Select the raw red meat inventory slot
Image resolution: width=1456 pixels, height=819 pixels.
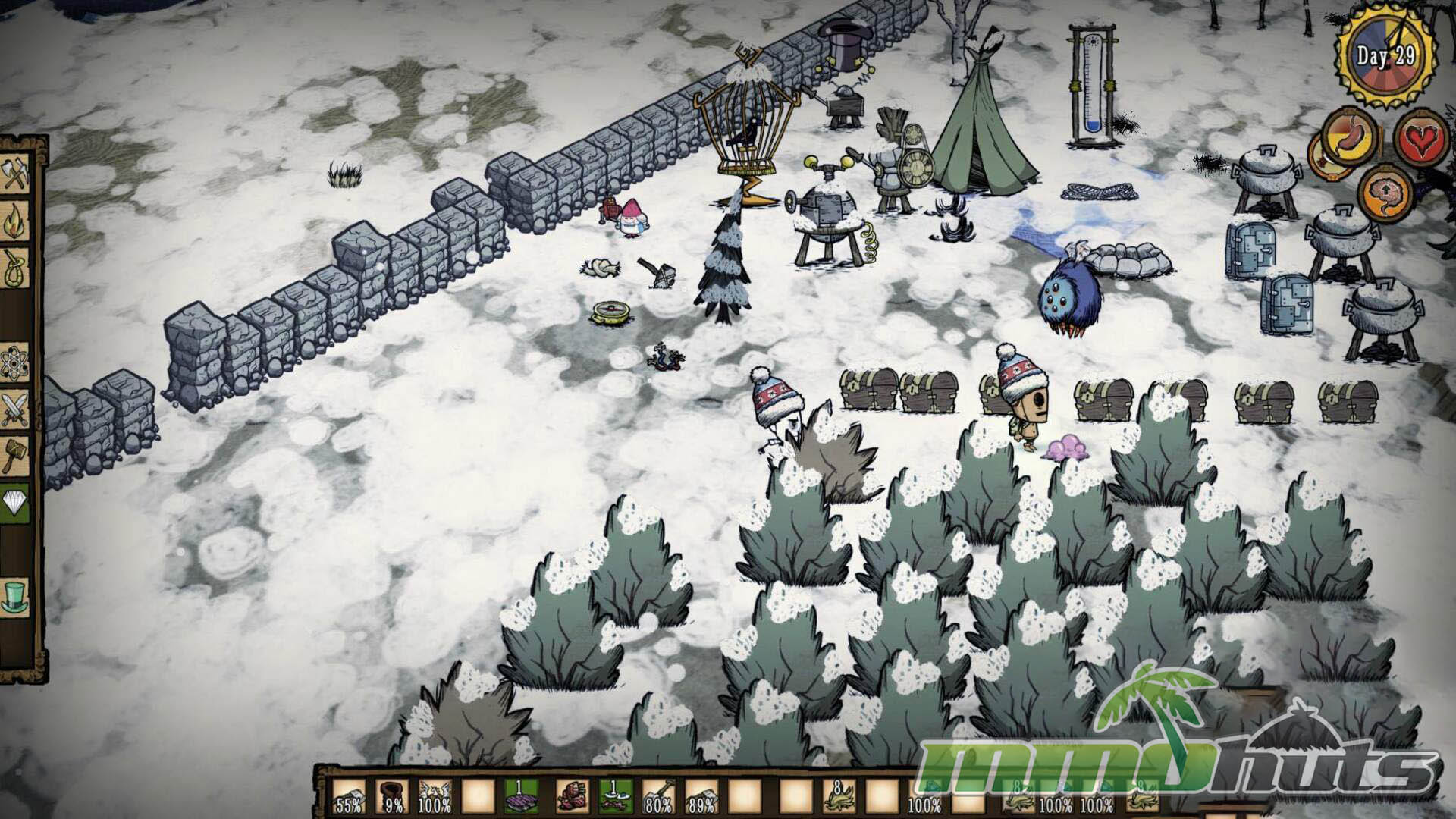click(572, 797)
